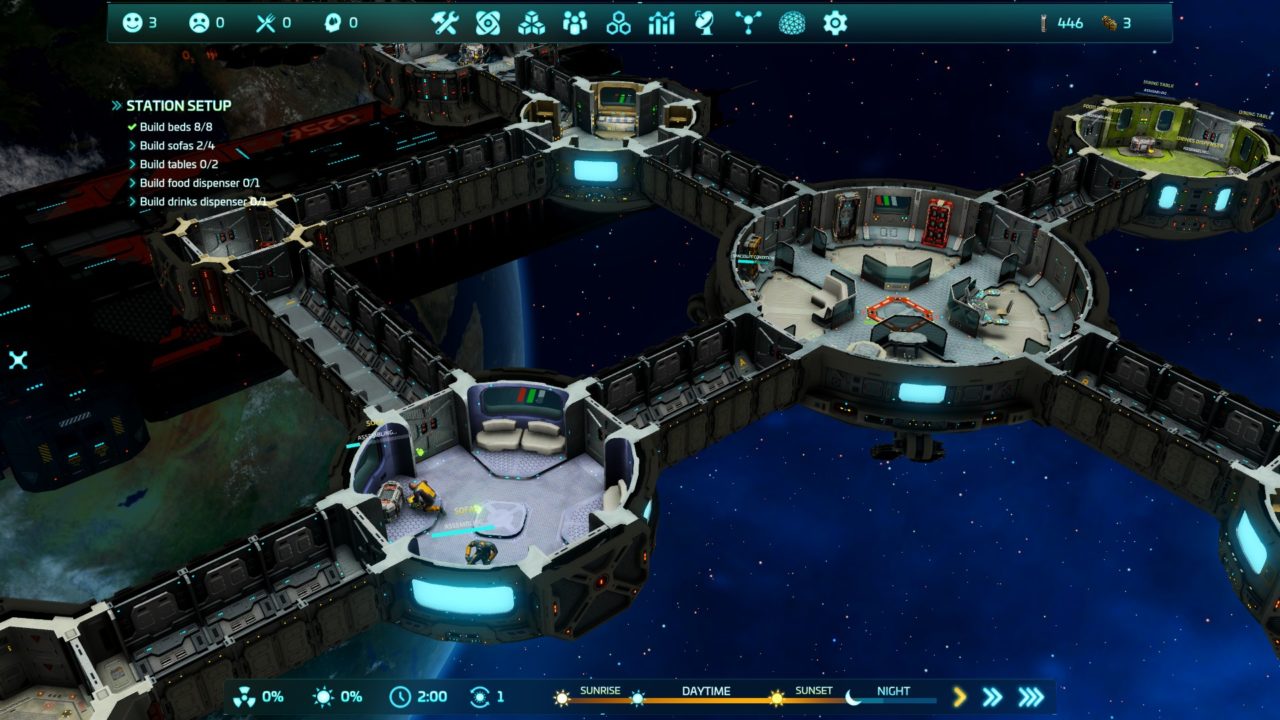Open the satellite dish communications menu

pos(704,23)
